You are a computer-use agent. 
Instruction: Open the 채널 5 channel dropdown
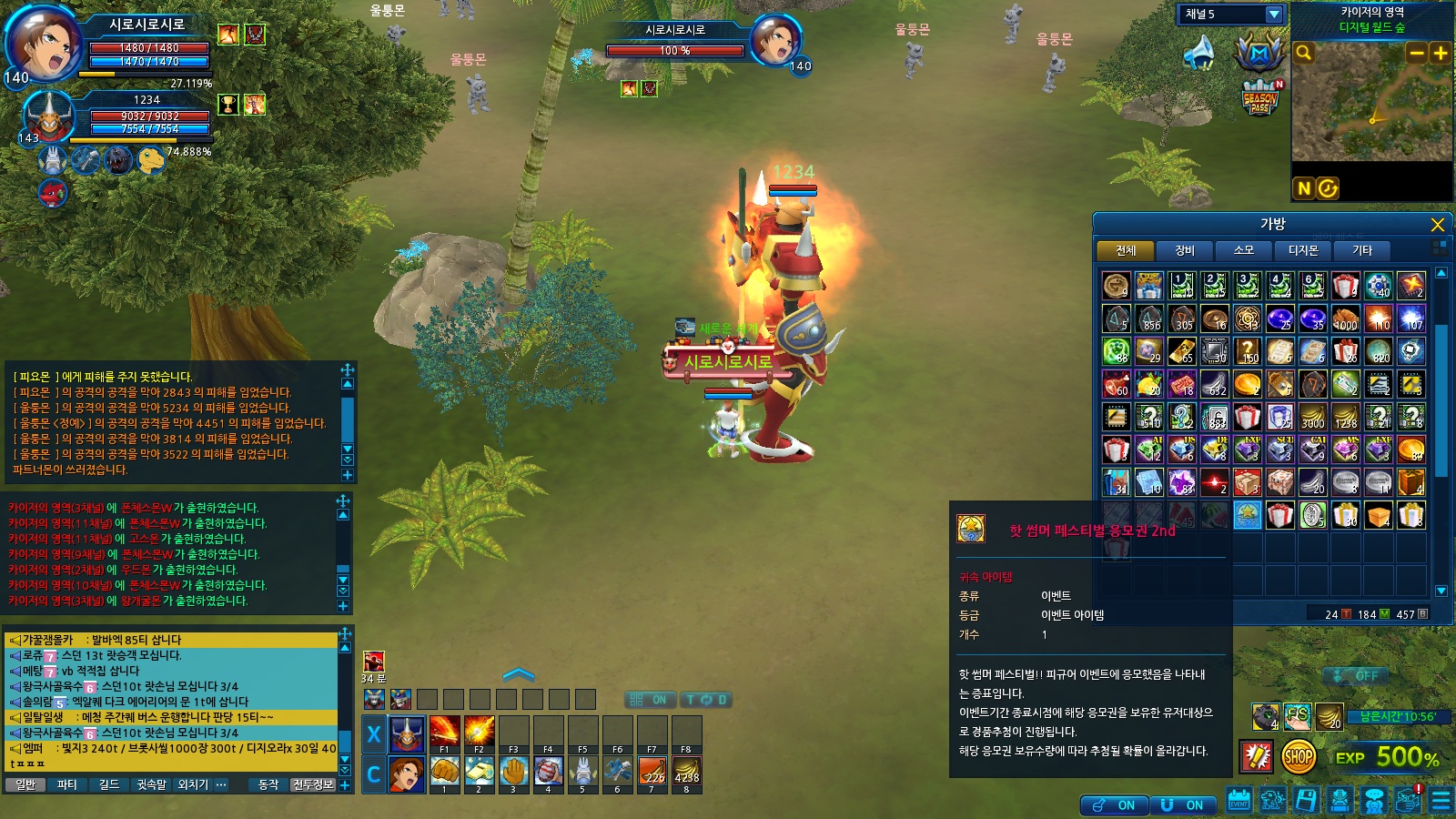tap(1274, 15)
